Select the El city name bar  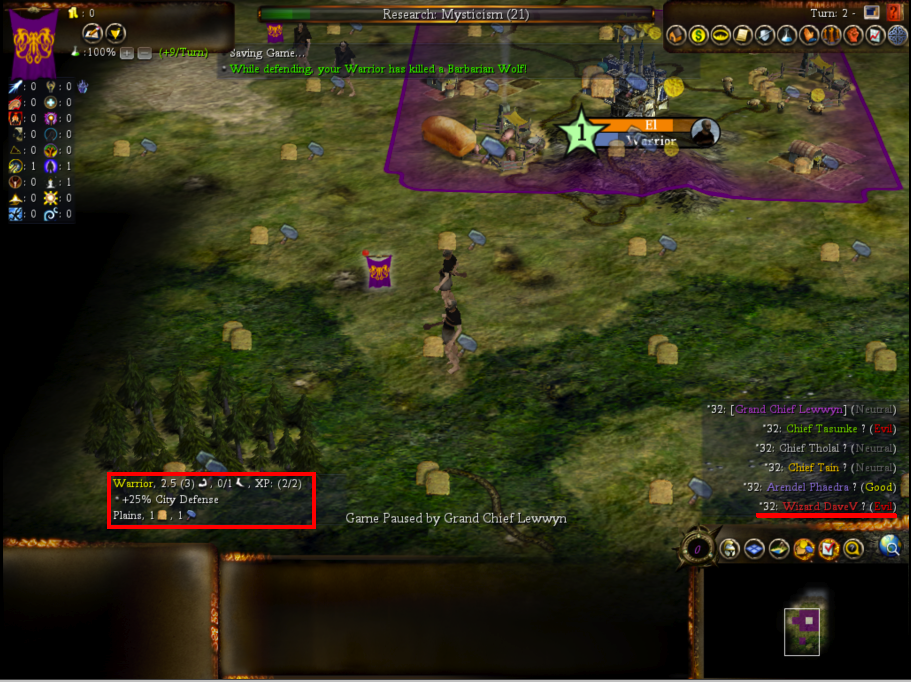click(650, 125)
